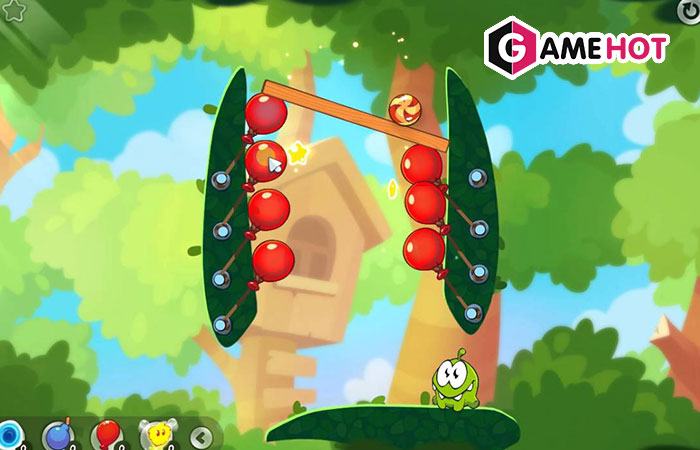Choose the blue bomb power-up
Image resolution: width=700 pixels, height=450 pixels.
tap(56, 436)
